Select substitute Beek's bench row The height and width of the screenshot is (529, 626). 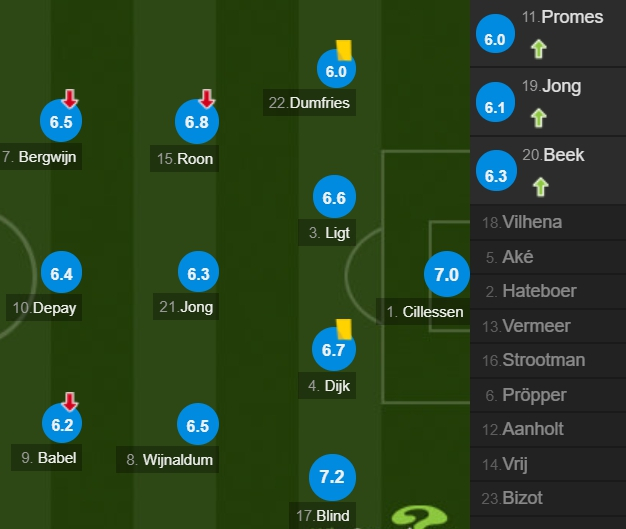548,170
